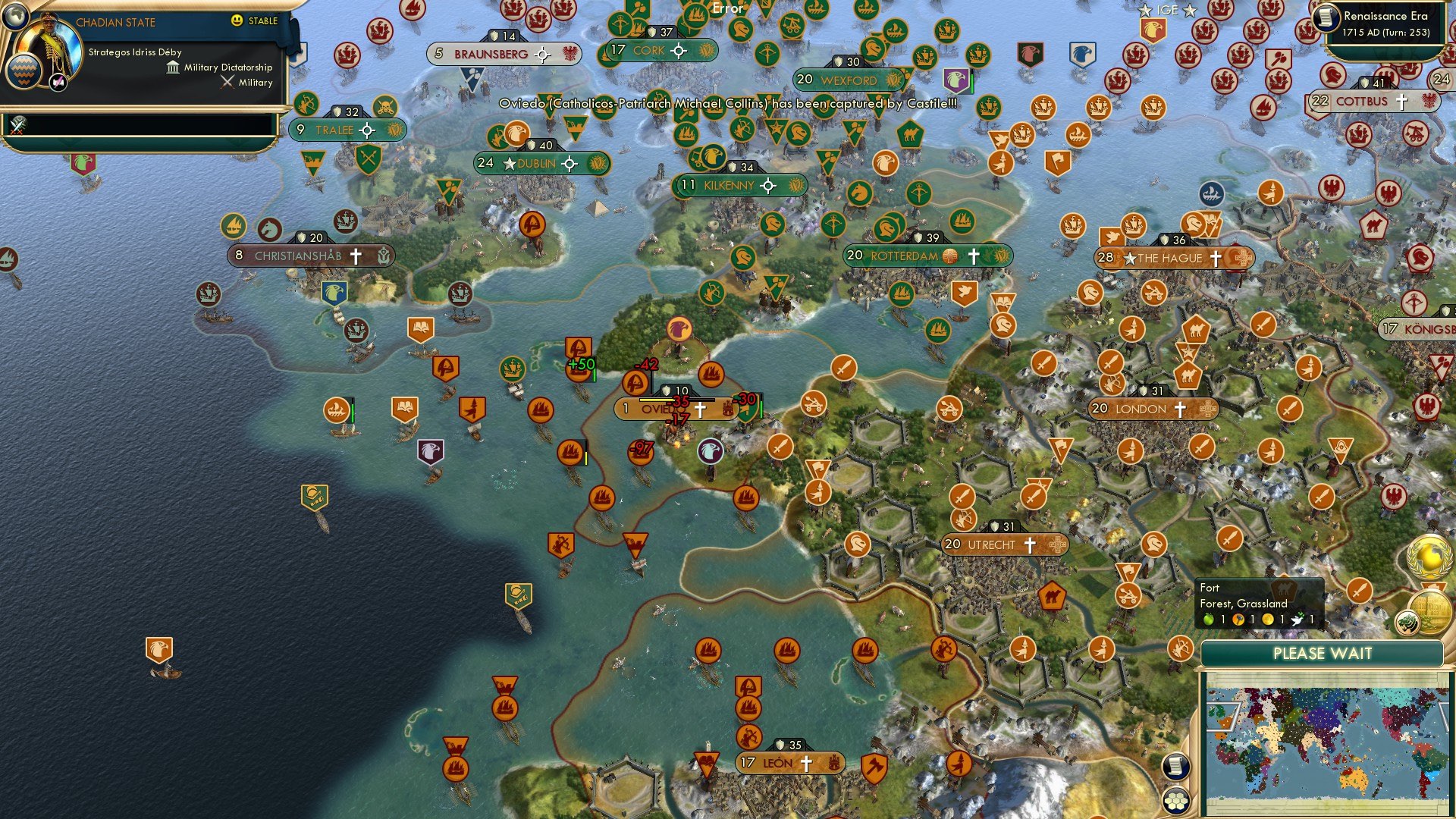The height and width of the screenshot is (819, 1456).
Task: Click Oviedo's yellow health bar
Action: 658,399
